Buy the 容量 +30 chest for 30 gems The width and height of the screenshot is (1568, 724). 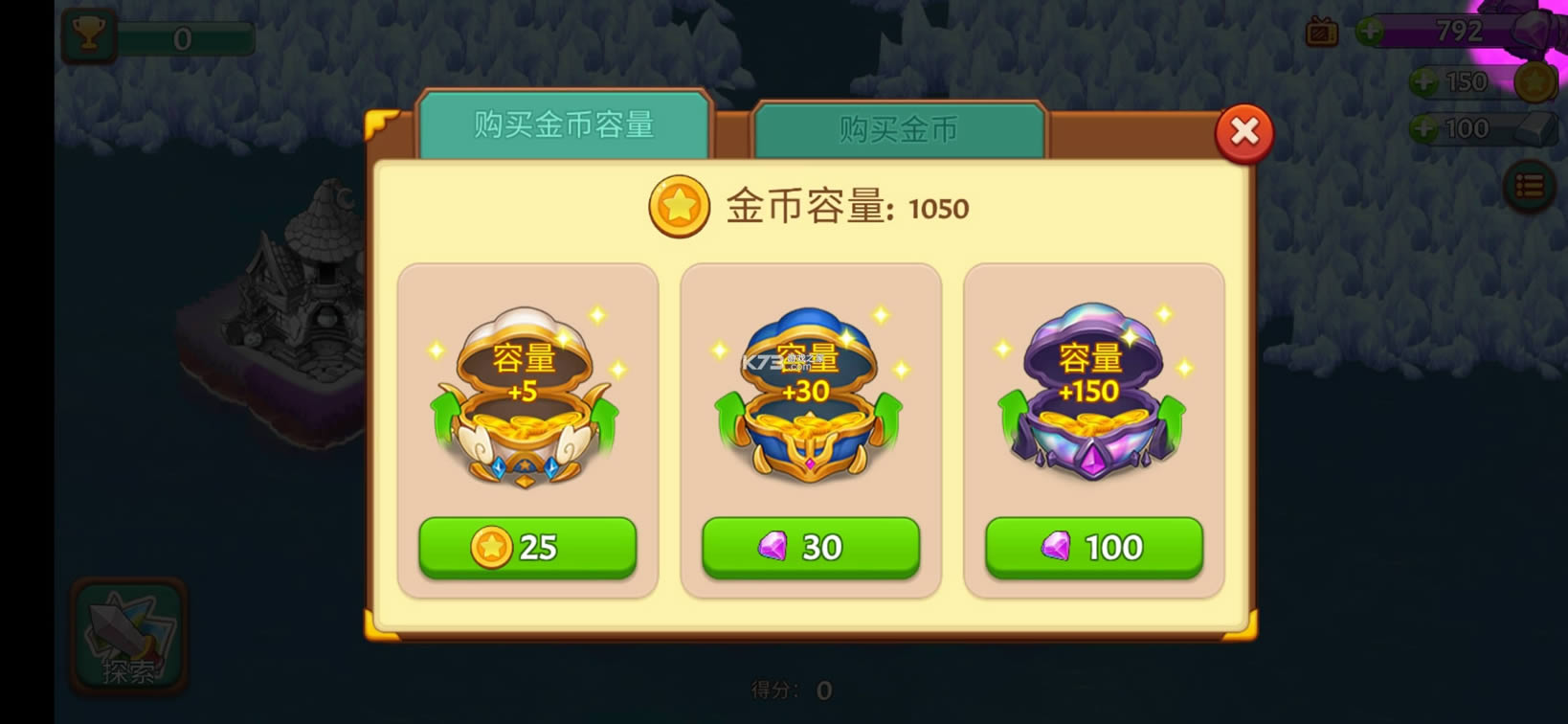pos(810,547)
